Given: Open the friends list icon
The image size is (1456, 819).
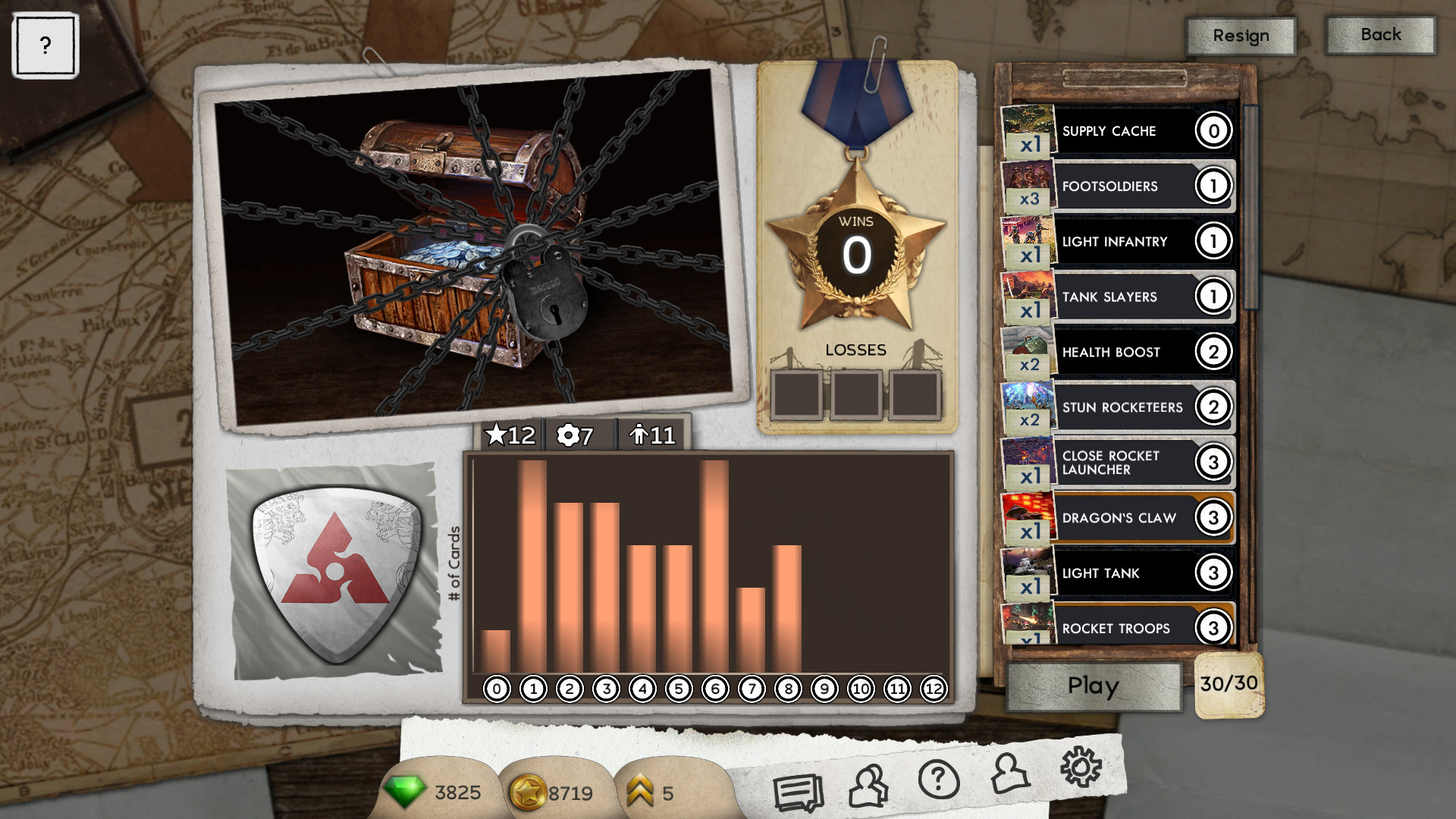Looking at the screenshot, I should coord(869,786).
